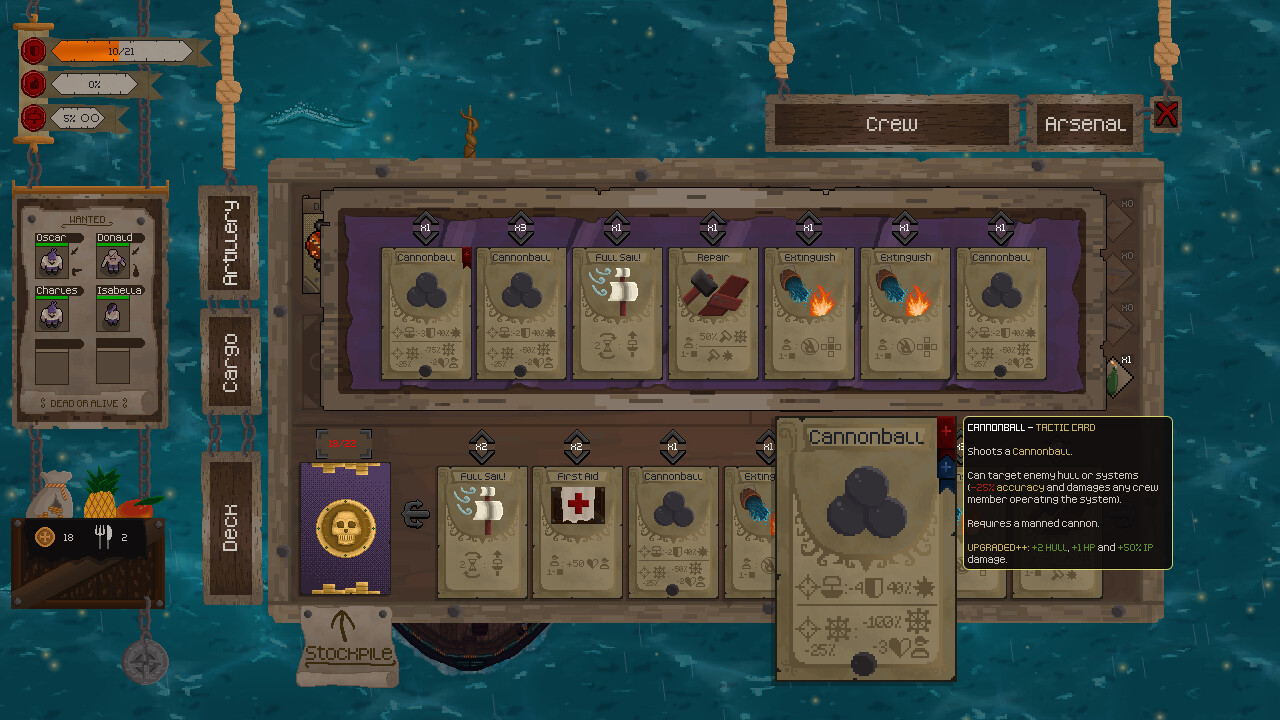Click the gold coin counter icon
Screen dimensions: 1280x720
pos(44,538)
